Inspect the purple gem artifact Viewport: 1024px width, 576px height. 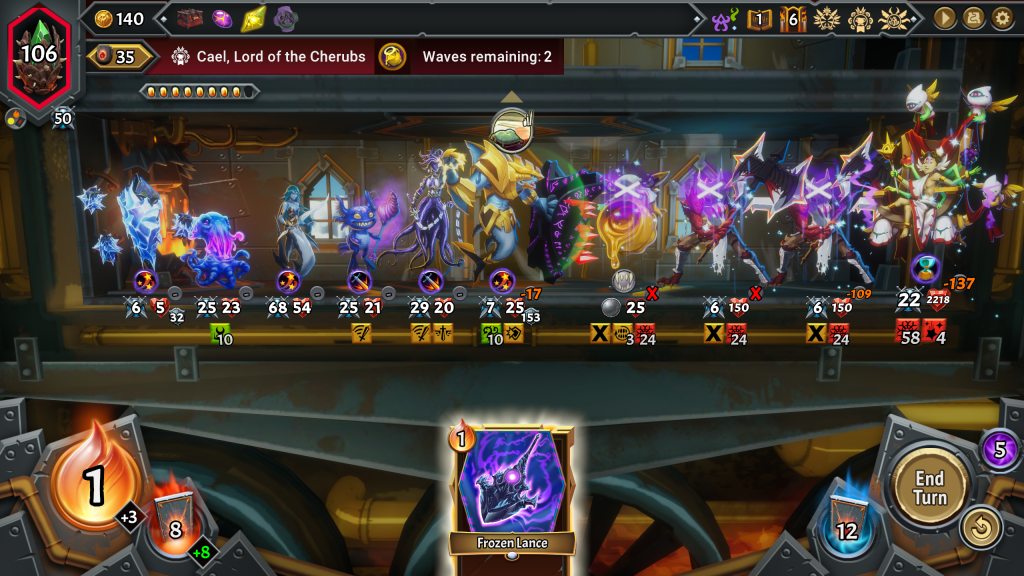coord(222,18)
